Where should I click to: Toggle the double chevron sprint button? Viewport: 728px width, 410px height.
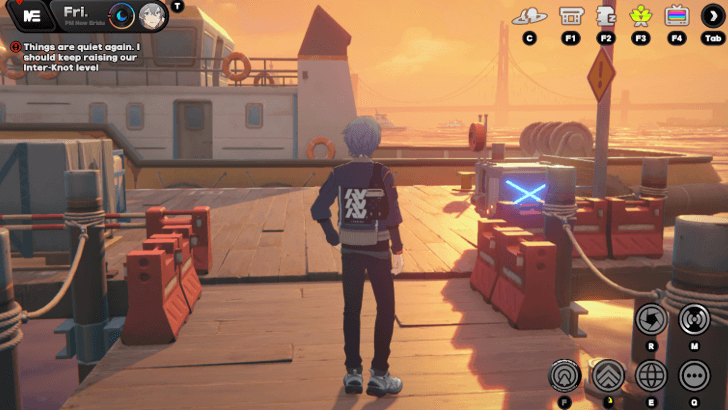click(x=608, y=376)
